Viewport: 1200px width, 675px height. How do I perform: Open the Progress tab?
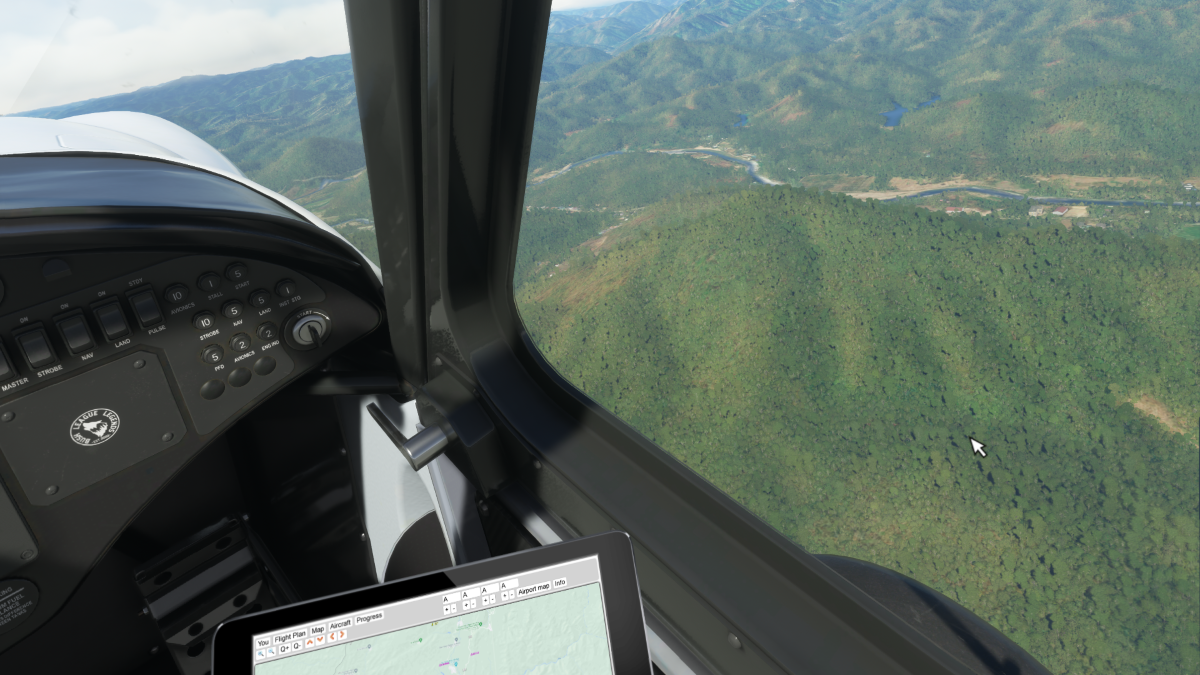(x=369, y=618)
